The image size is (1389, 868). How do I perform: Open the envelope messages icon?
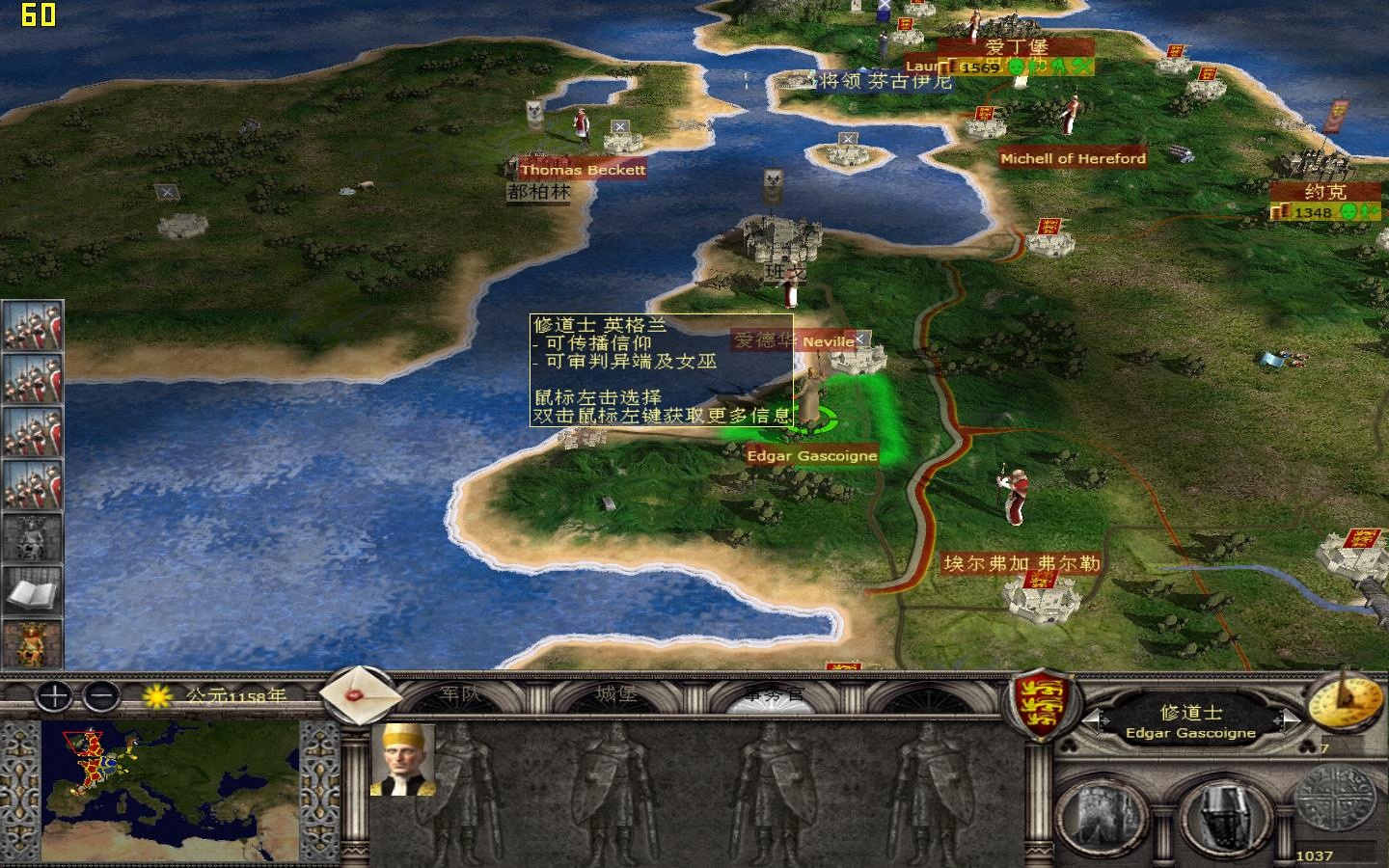pyautogui.click(x=359, y=699)
